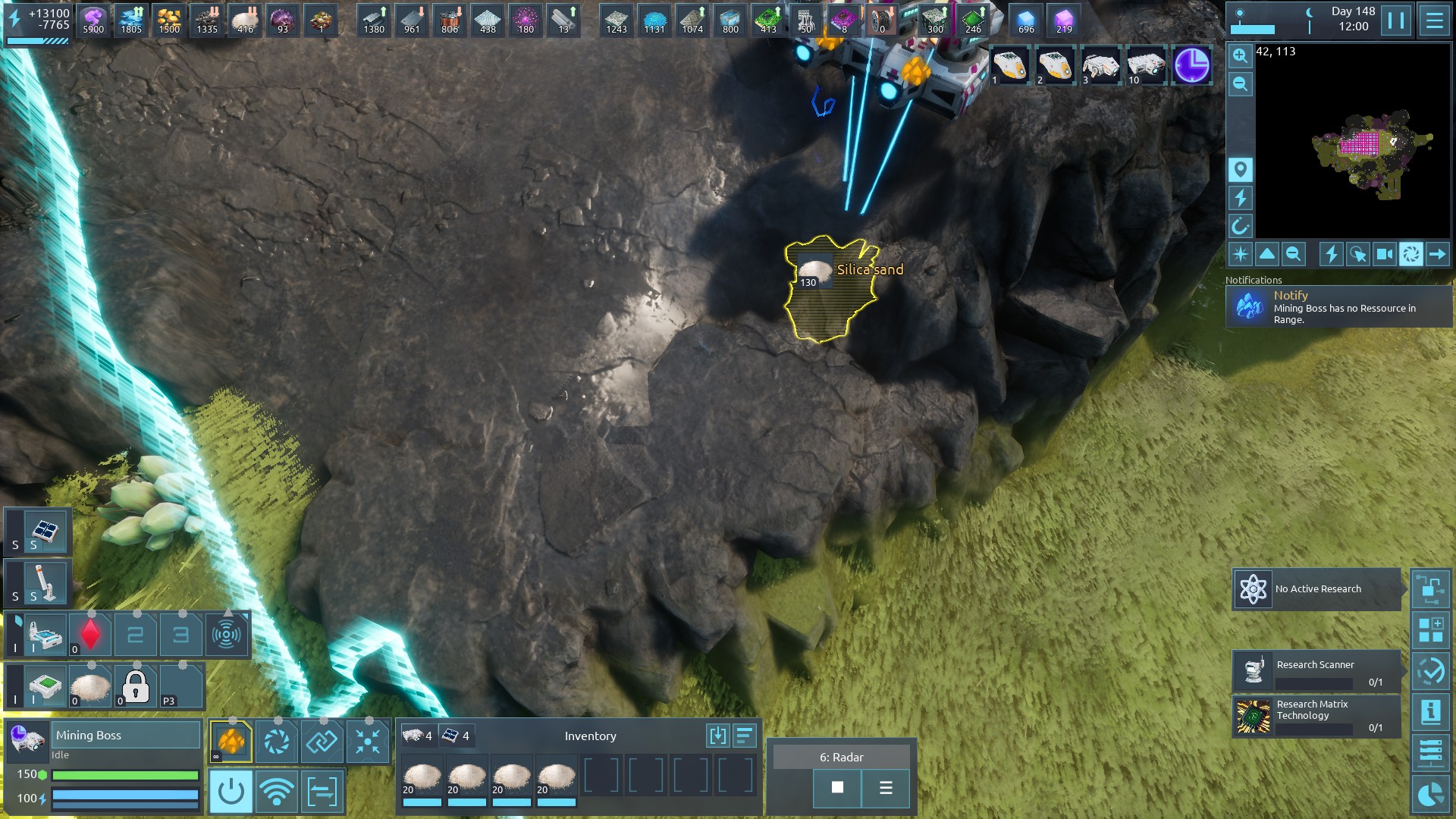Open the No Active Research panel
This screenshot has height=819, width=1456.
click(x=1316, y=589)
